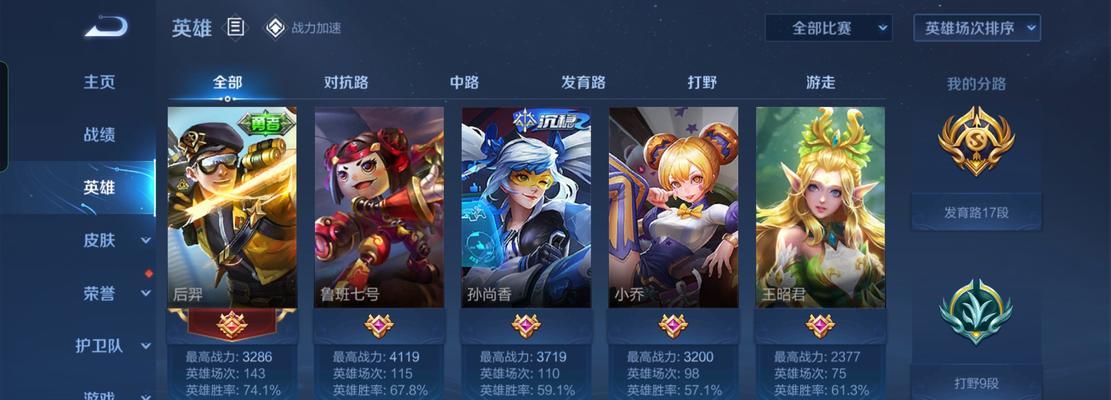Switch to the 打野 tab
1111x400 pixels.
click(x=702, y=83)
